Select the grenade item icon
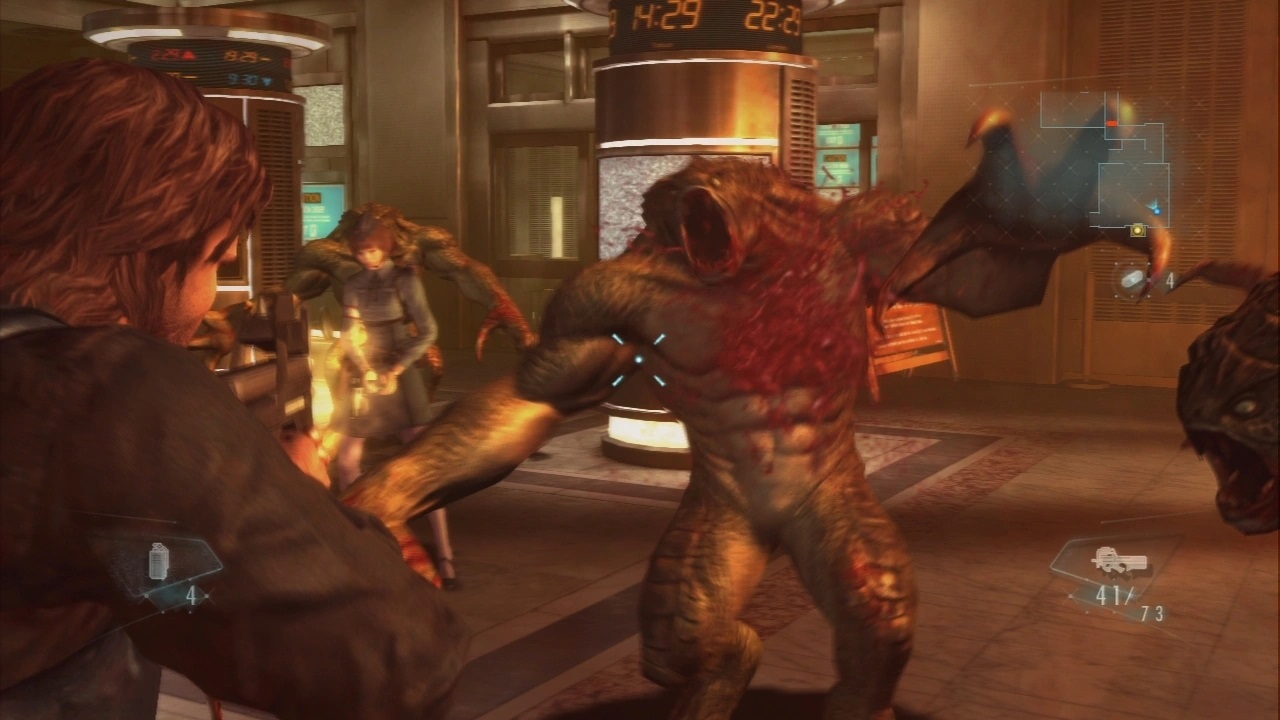This screenshot has width=1280, height=720. click(x=158, y=561)
